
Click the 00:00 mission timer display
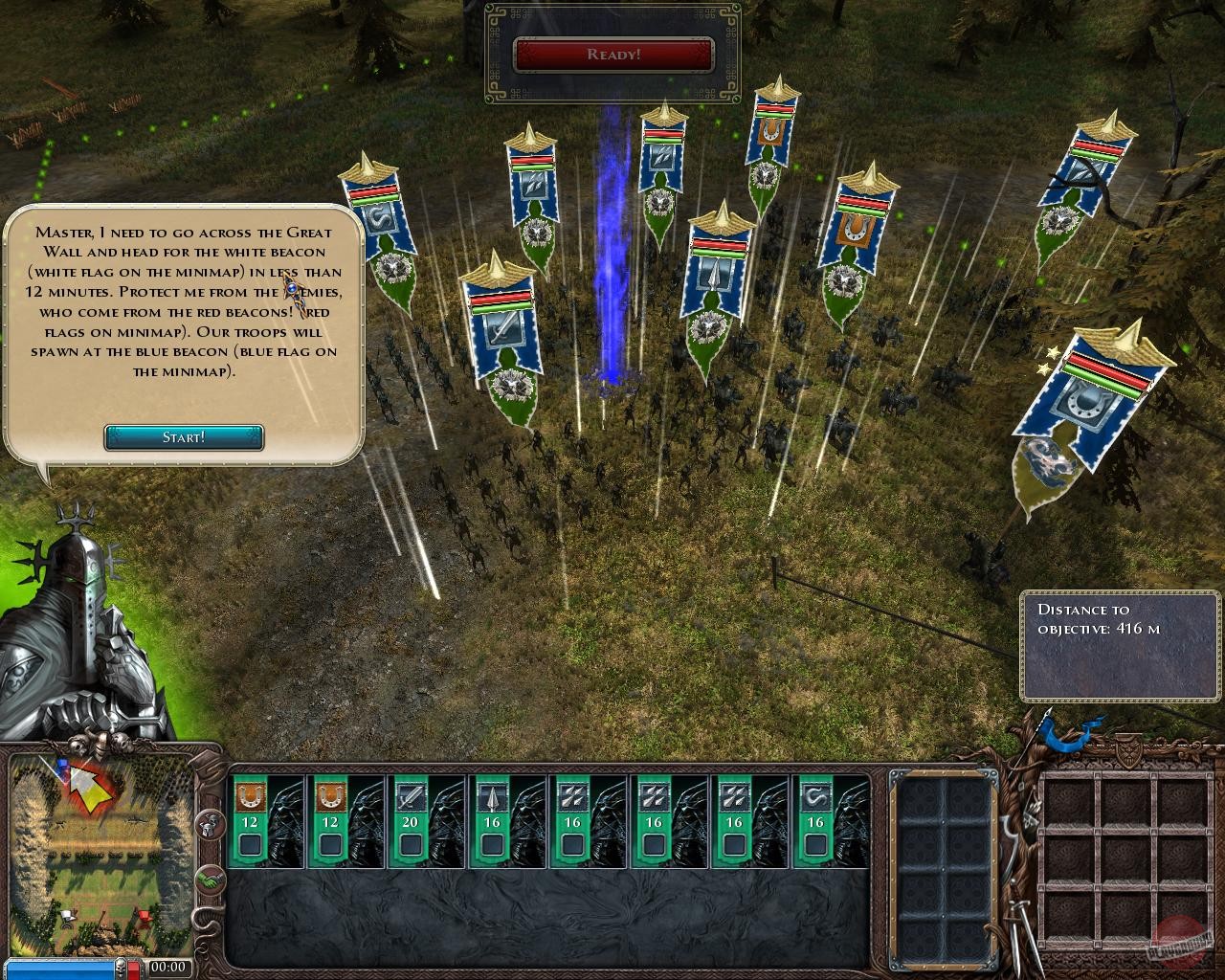coord(168,967)
